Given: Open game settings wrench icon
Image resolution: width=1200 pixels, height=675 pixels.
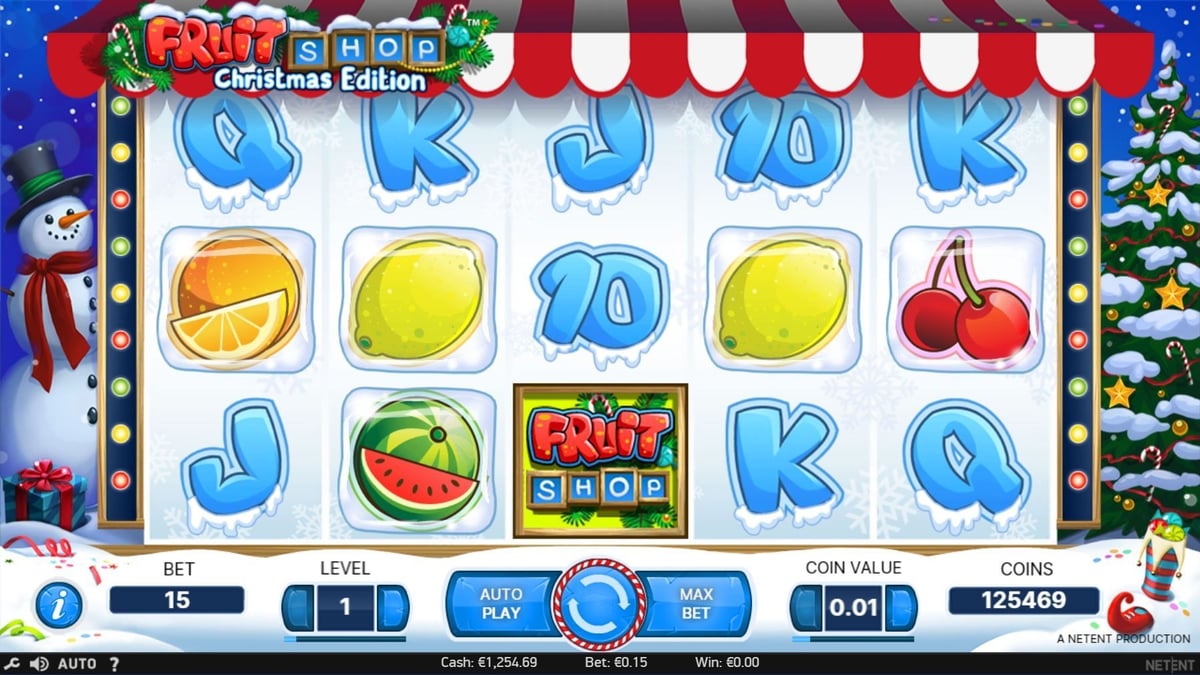Looking at the screenshot, I should pyautogui.click(x=12, y=663).
